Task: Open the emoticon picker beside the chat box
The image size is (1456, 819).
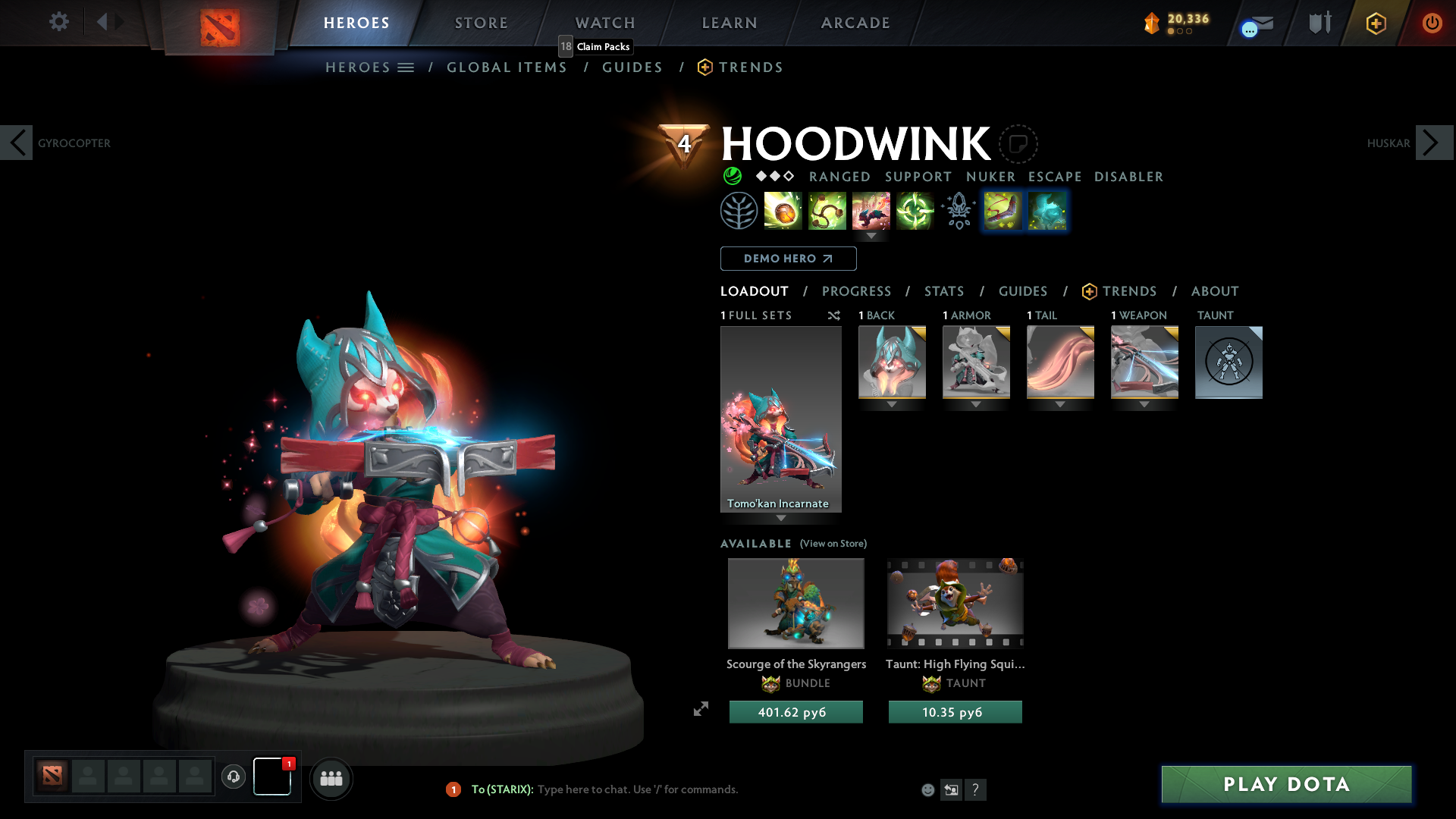Action: point(927,789)
